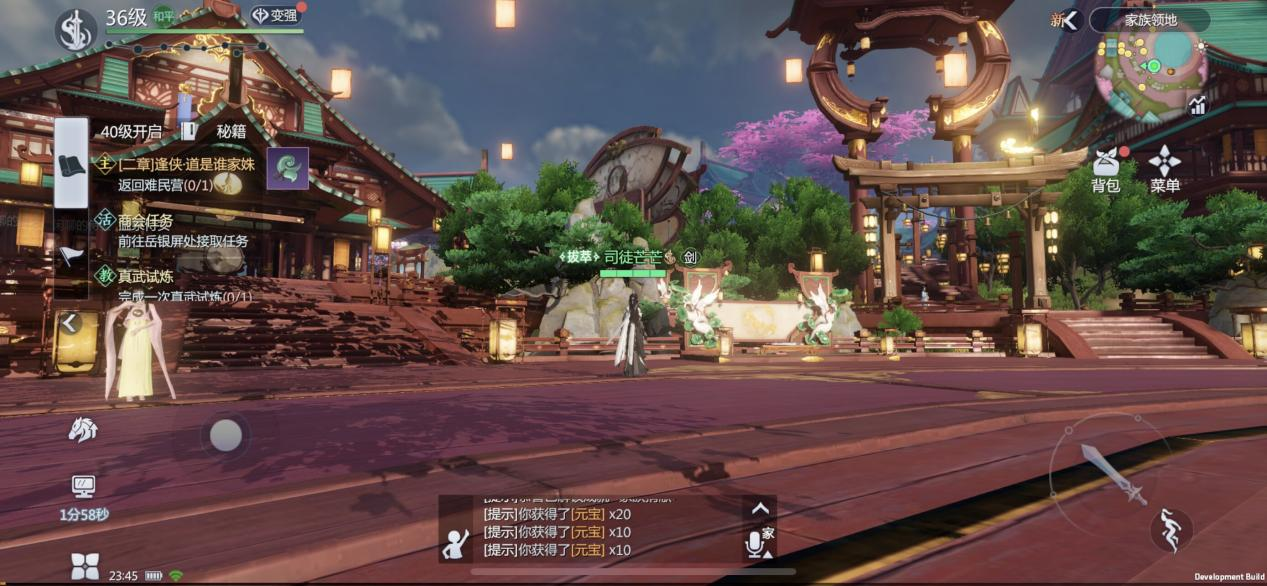1267x586 pixels.
Task: Click the chart icon beside the minimap
Action: [1197, 104]
